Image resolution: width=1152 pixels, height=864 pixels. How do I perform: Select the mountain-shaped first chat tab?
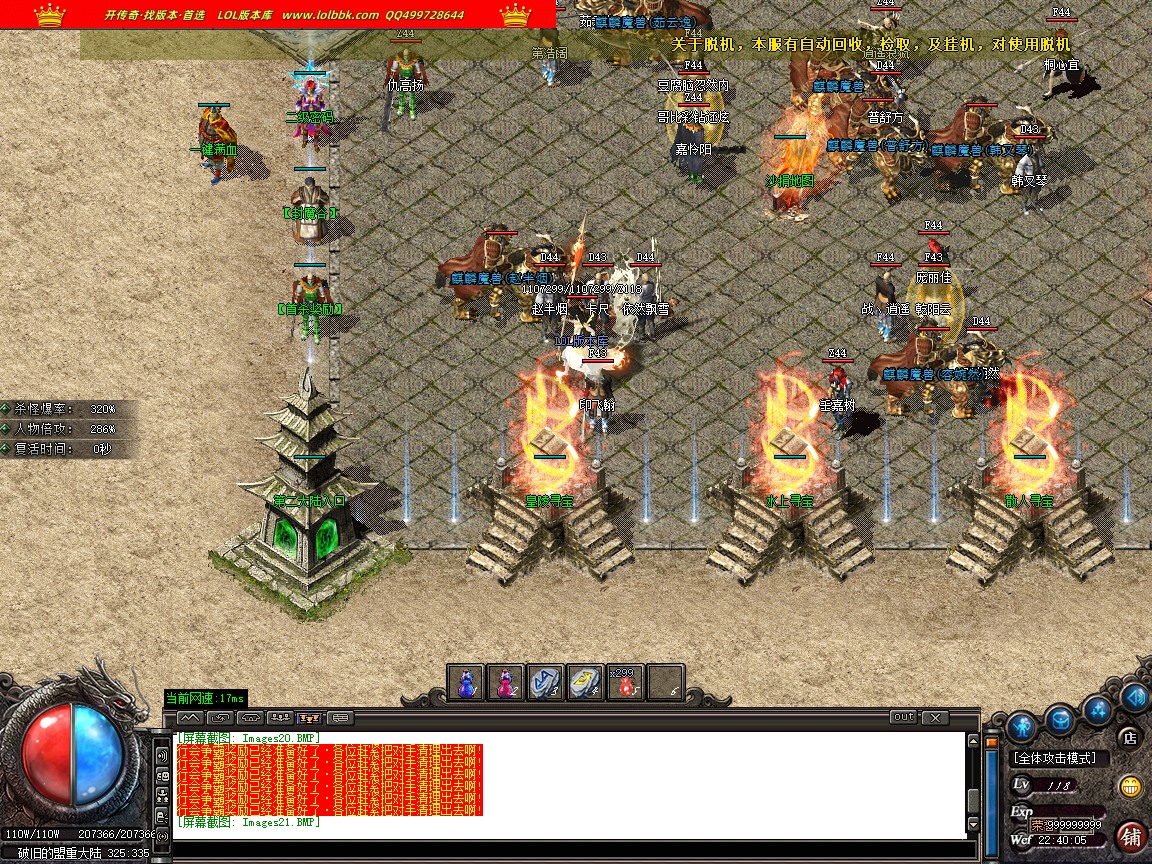click(190, 717)
